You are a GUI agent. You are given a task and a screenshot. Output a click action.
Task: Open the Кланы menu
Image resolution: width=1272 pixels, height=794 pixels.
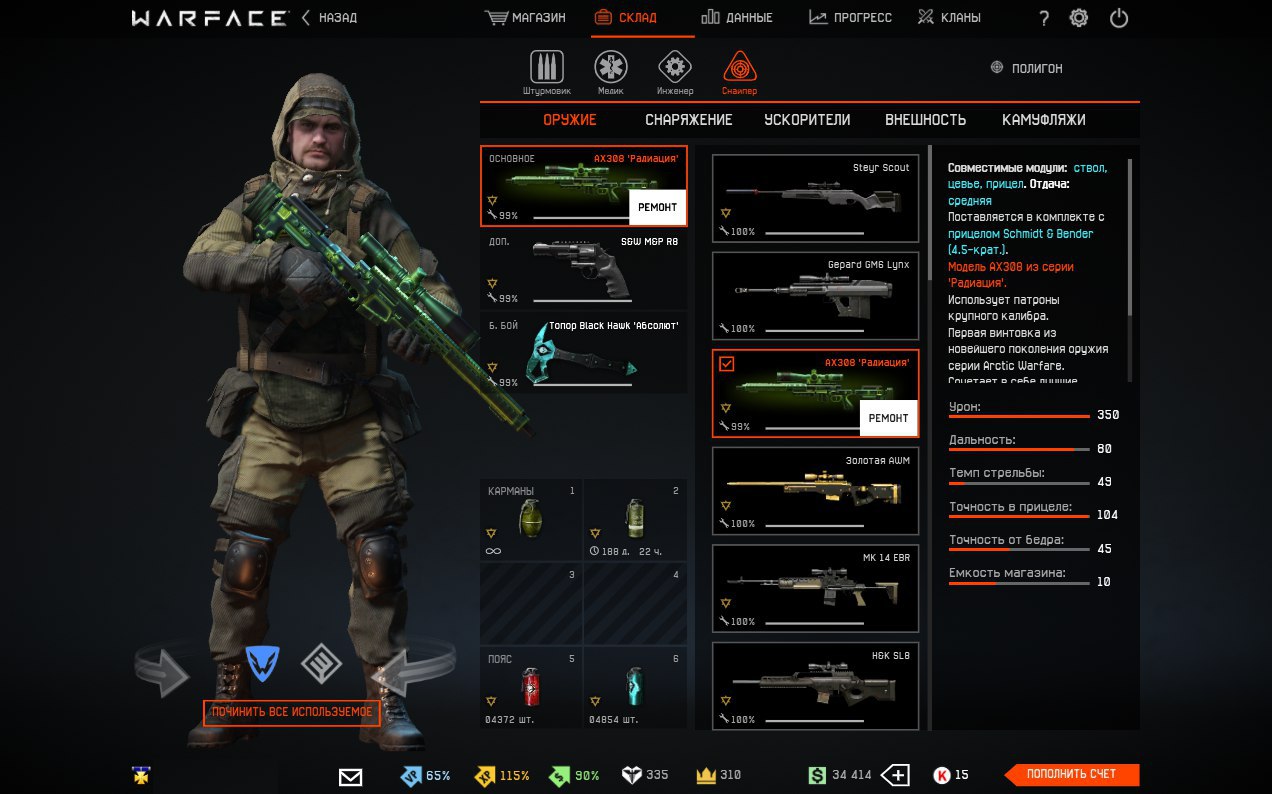(x=949, y=18)
